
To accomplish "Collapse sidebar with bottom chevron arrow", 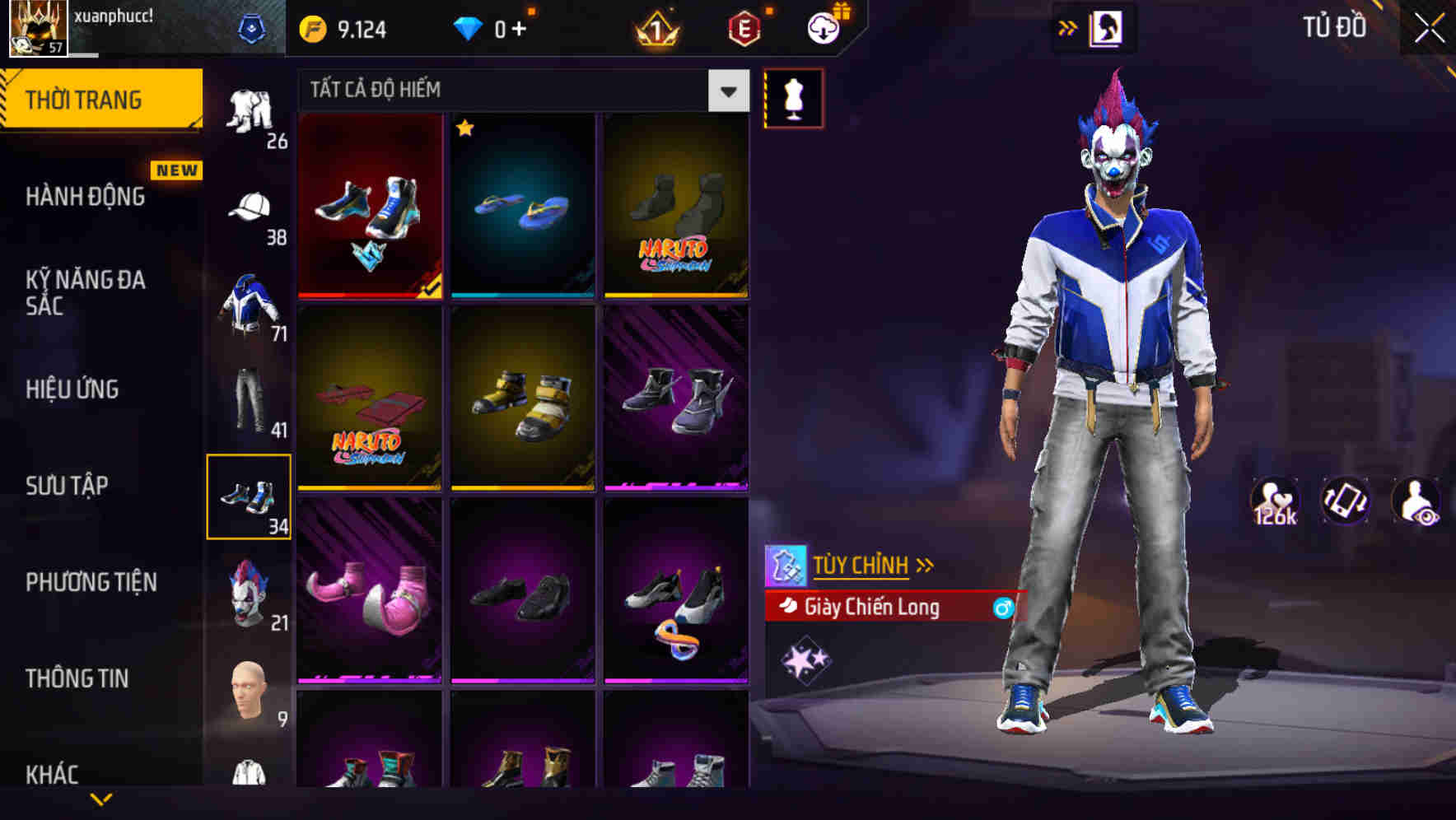I will click(101, 800).
